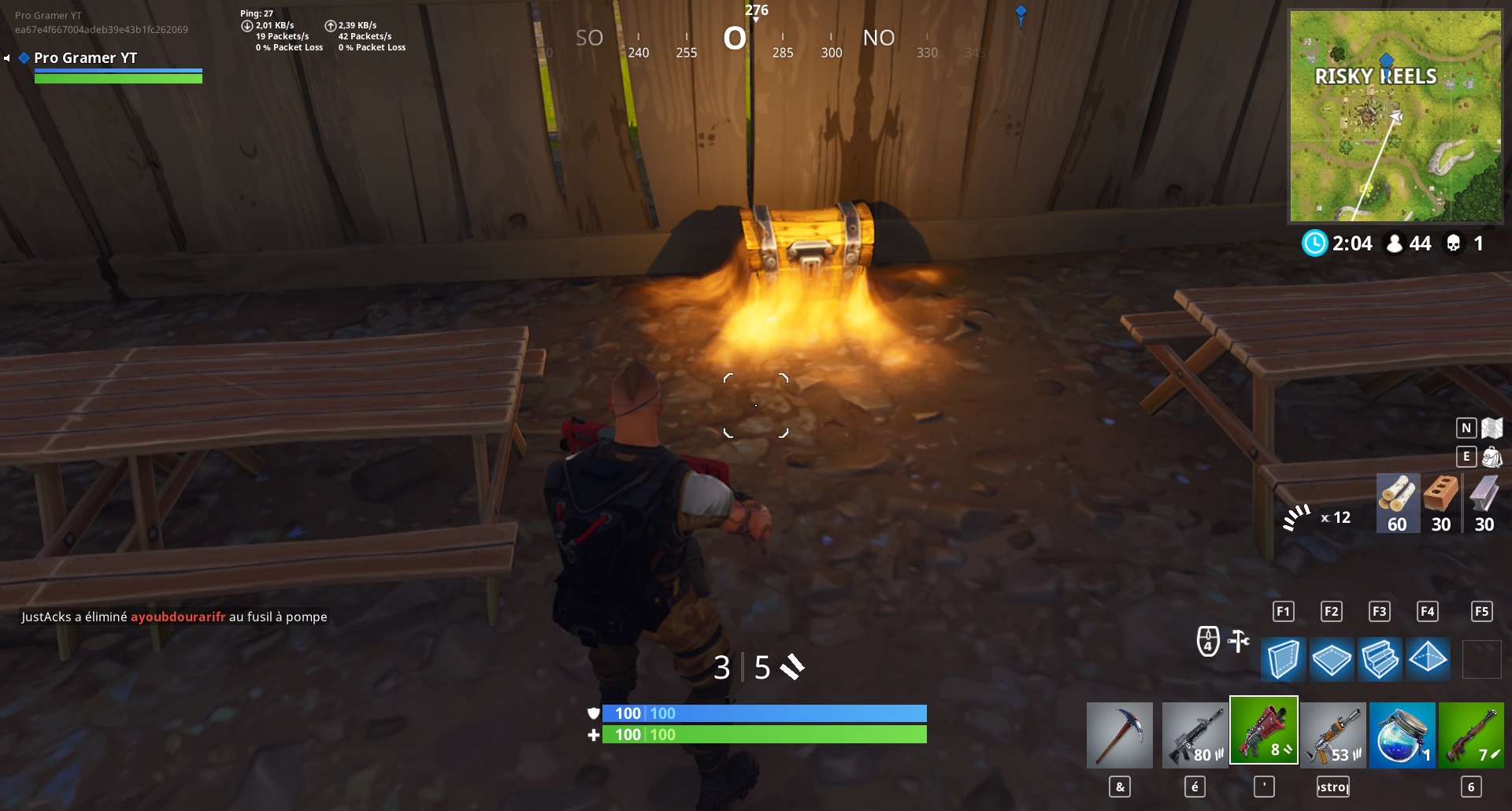
Task: Select the stairs building piece
Action: coord(1380,660)
